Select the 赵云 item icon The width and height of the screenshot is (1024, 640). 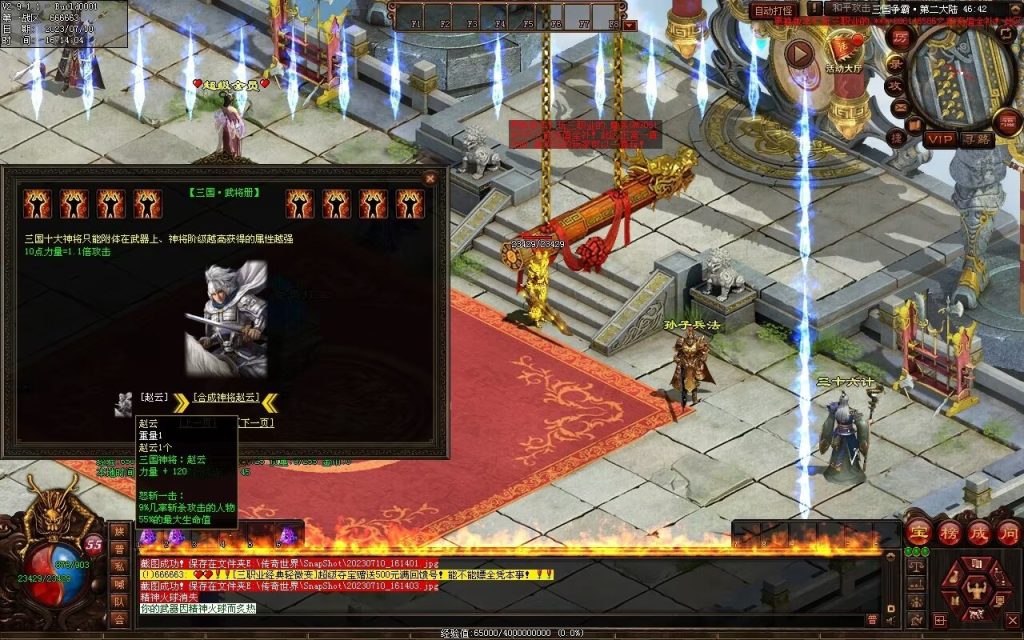point(124,401)
